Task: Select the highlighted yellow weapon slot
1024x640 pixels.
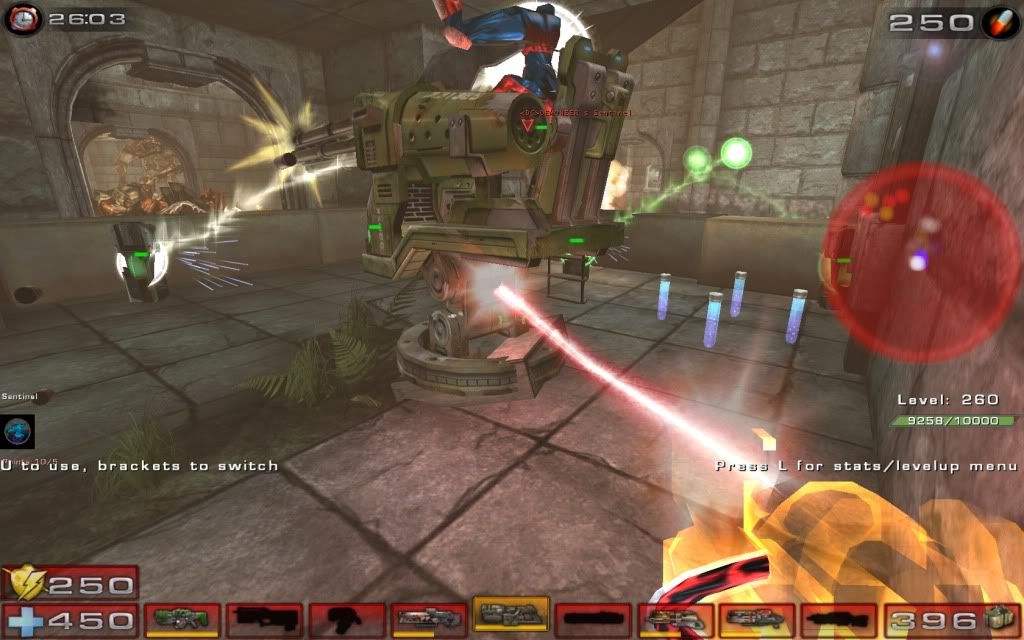Action: click(510, 614)
